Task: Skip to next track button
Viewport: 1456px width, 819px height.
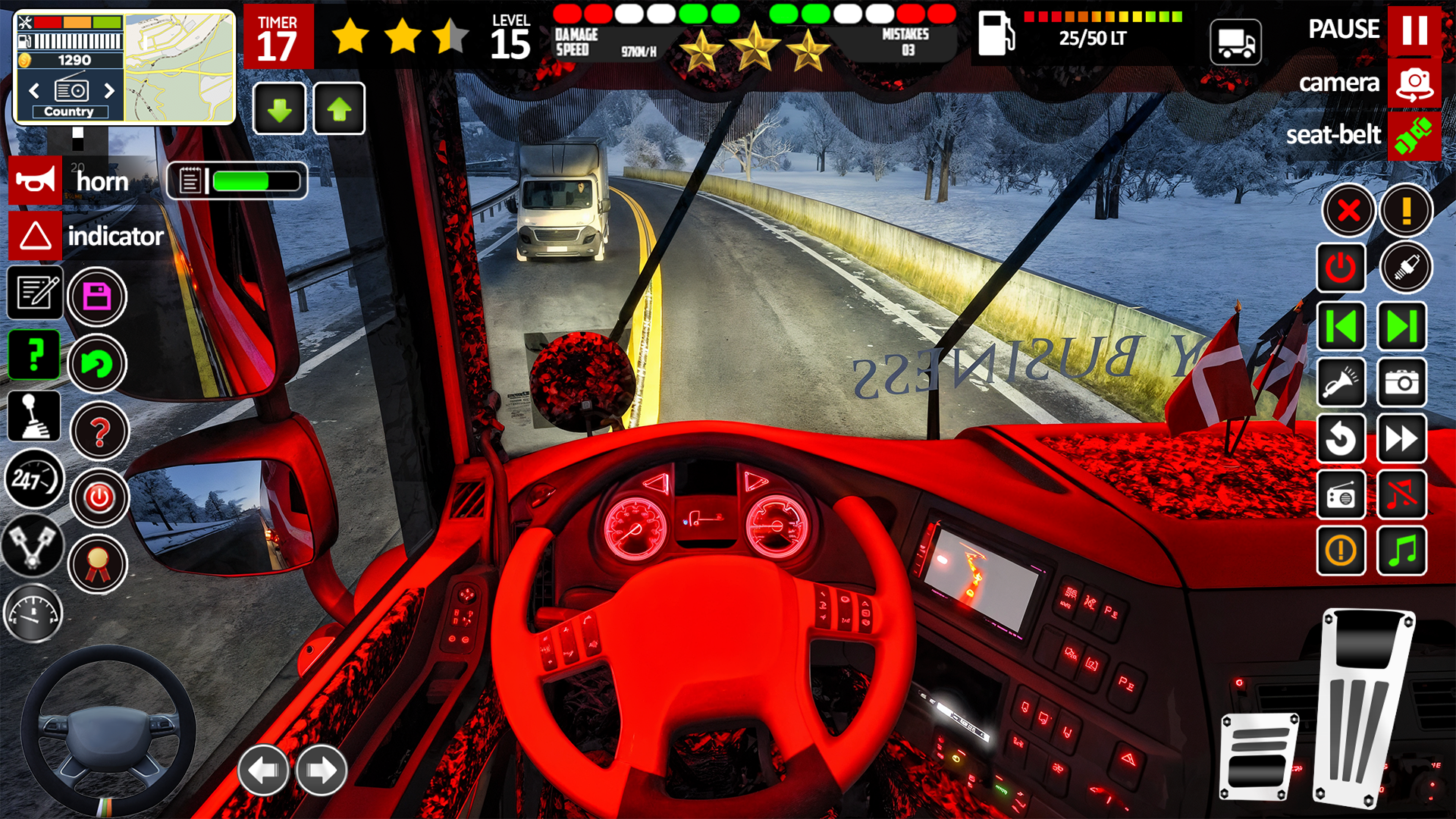Action: (1402, 326)
